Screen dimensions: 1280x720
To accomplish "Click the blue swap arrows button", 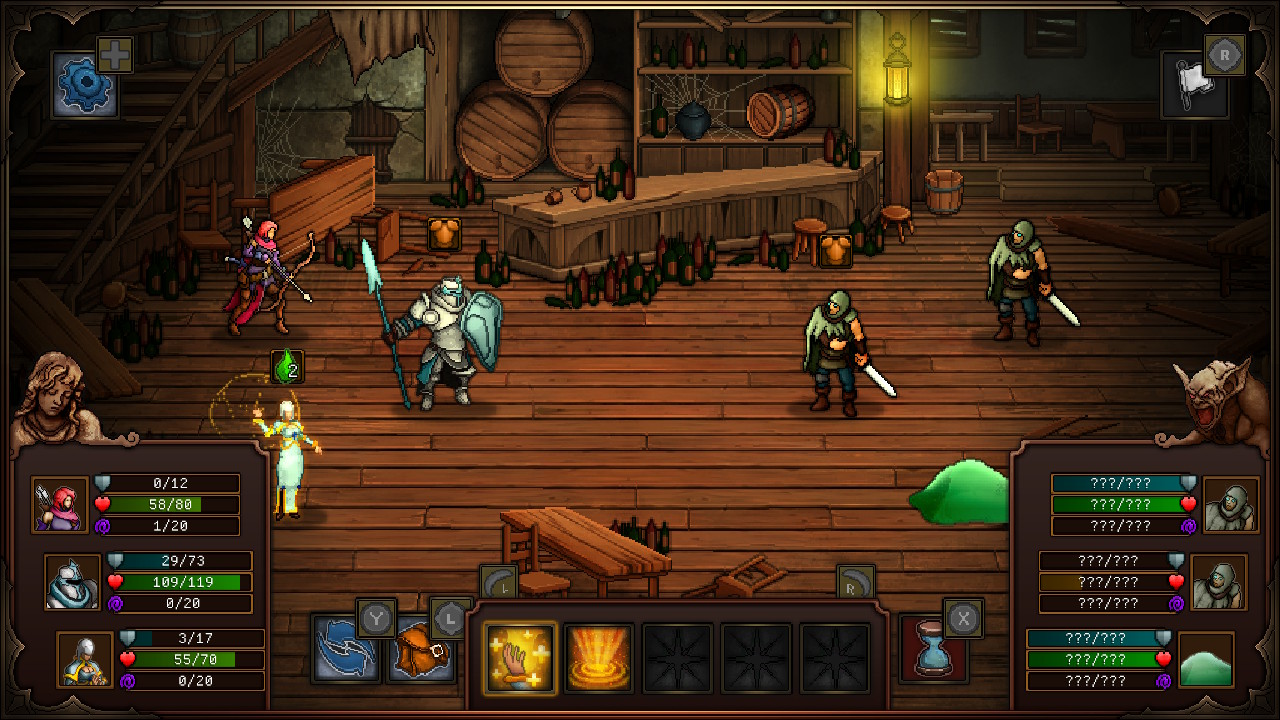I will (x=345, y=649).
